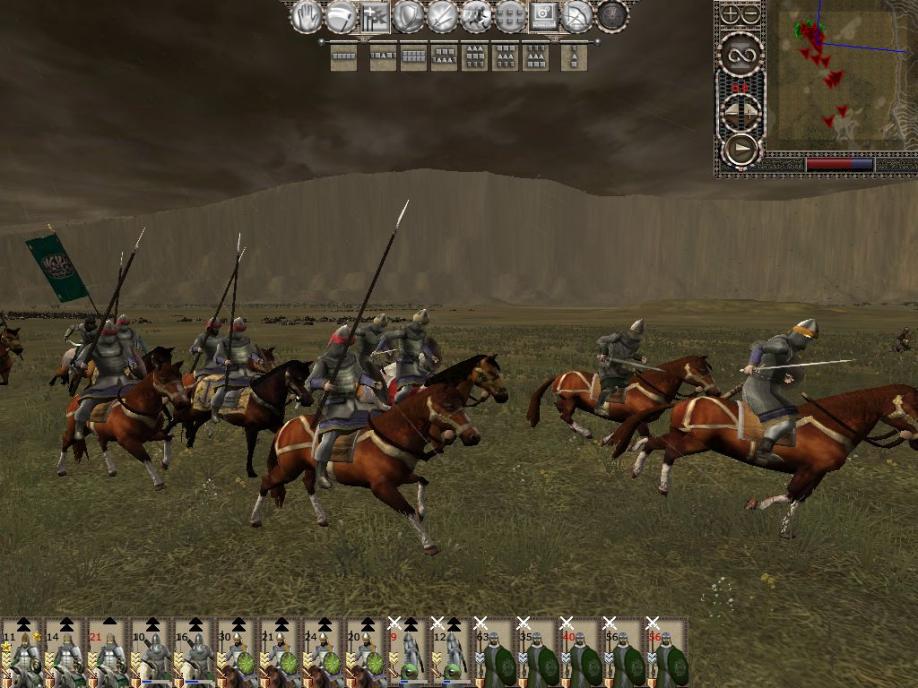Choose the single line formation preset
Viewport: 918px width, 688px height.
344,58
